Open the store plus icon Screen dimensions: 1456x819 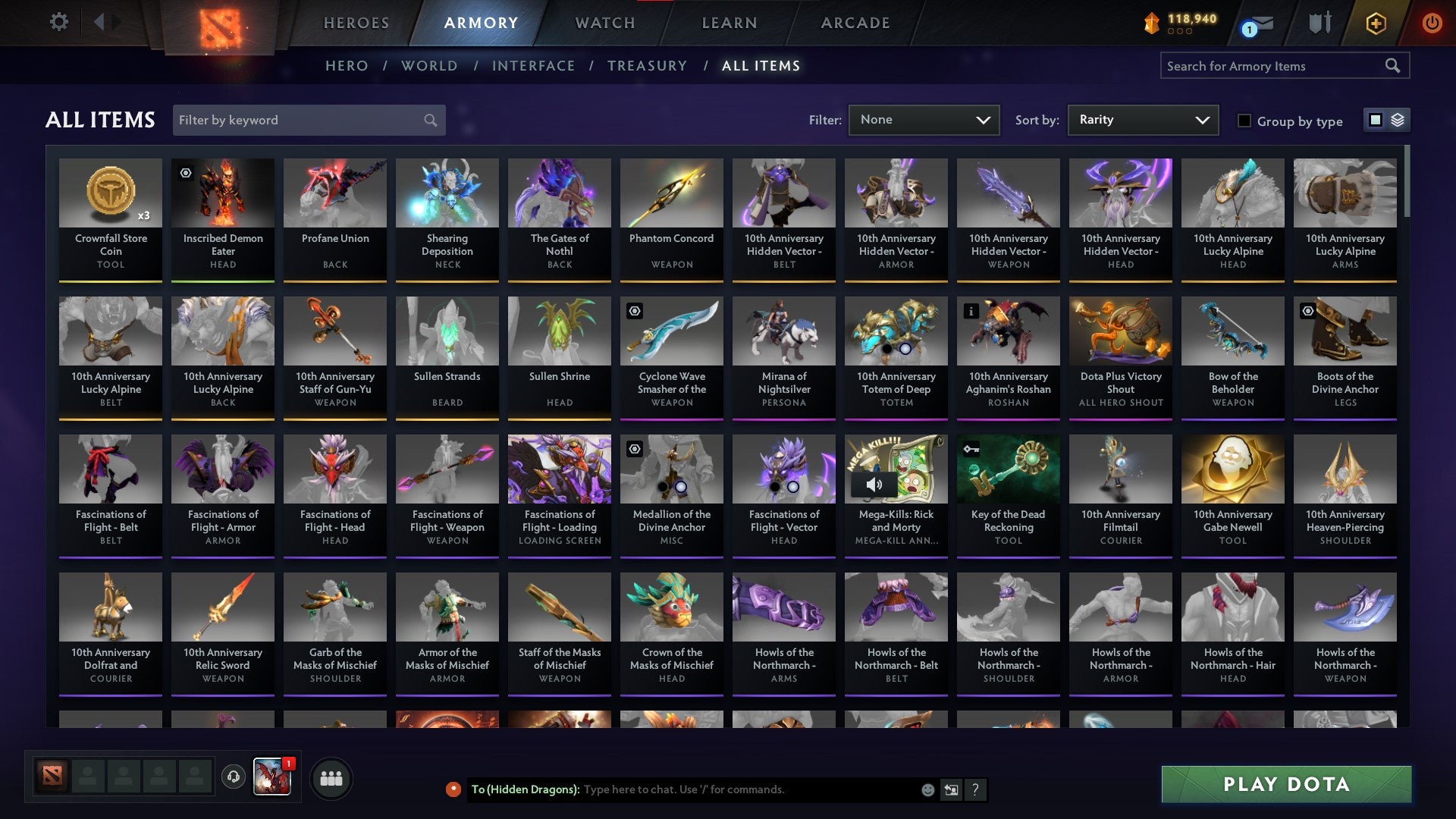point(1375,23)
